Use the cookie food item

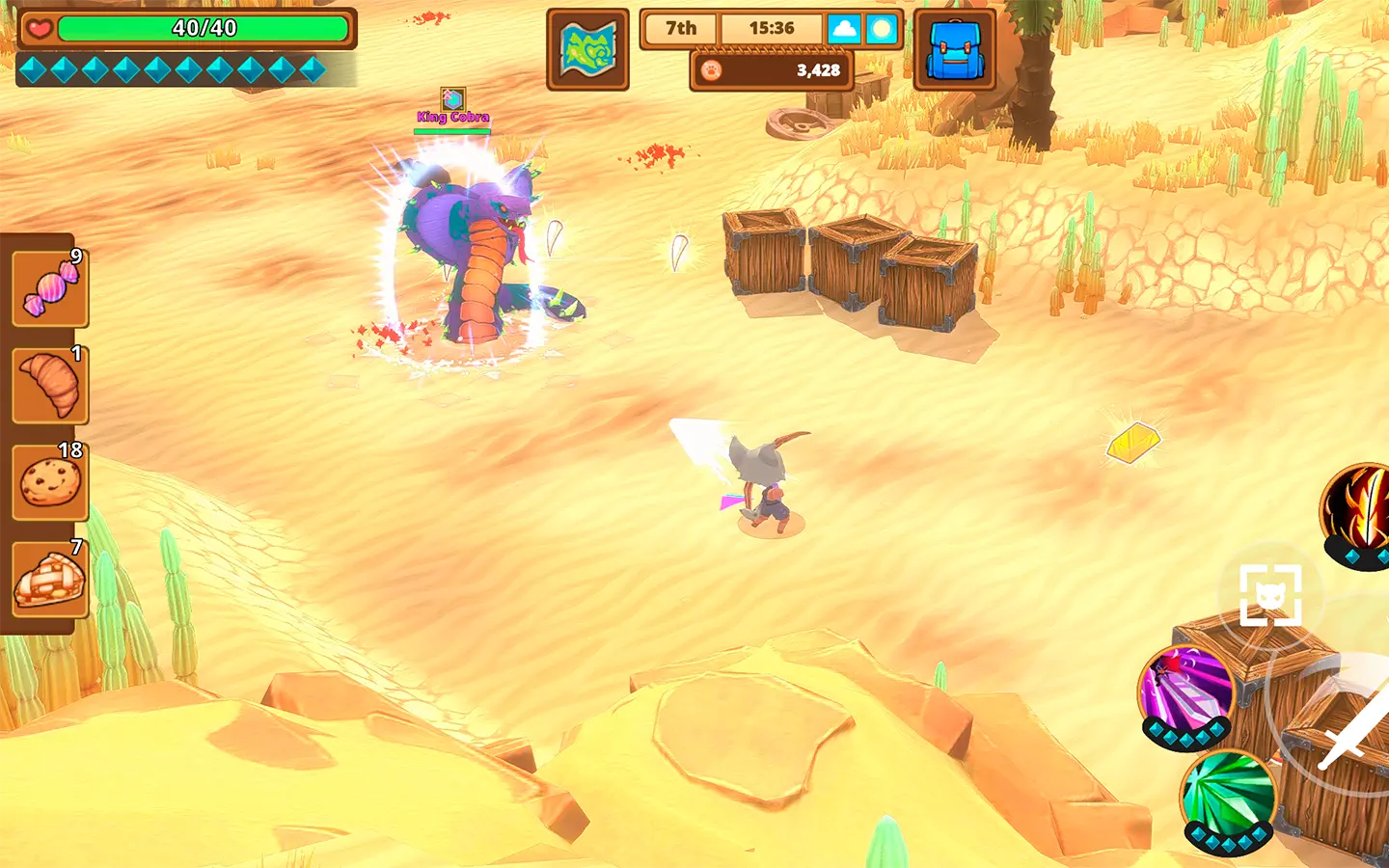coord(50,481)
